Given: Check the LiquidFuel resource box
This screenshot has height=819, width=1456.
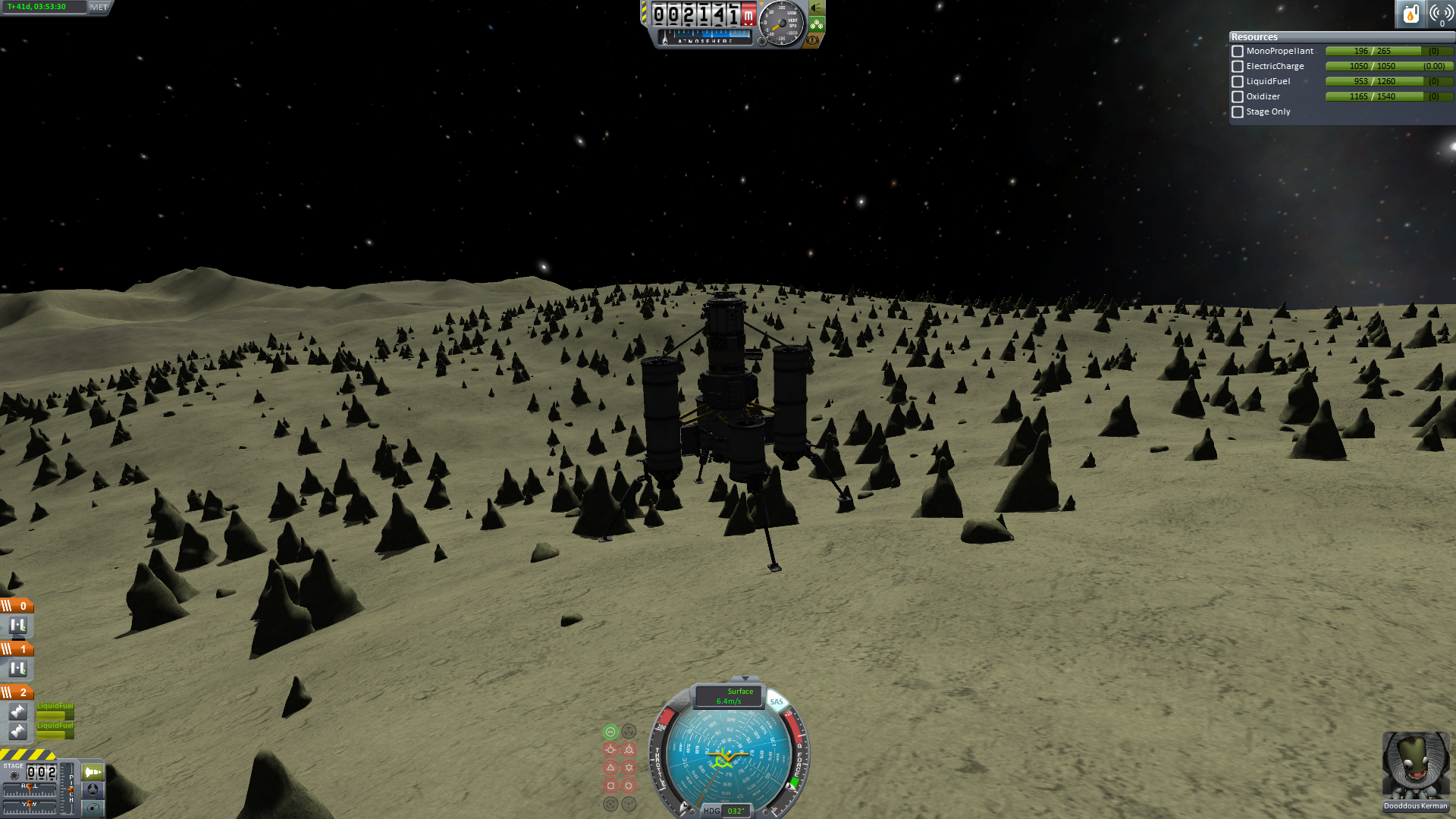Looking at the screenshot, I should click(x=1238, y=82).
